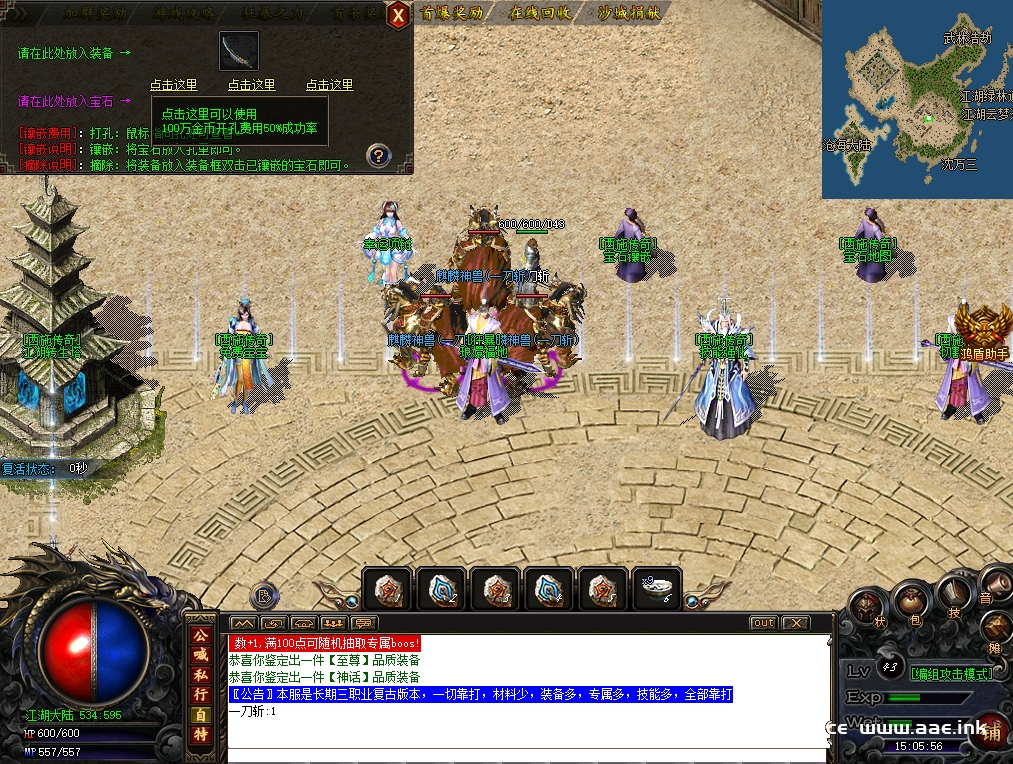Toggle the 编组攻击模式 attack mode label
Image resolution: width=1013 pixels, height=764 pixels.
pos(950,673)
